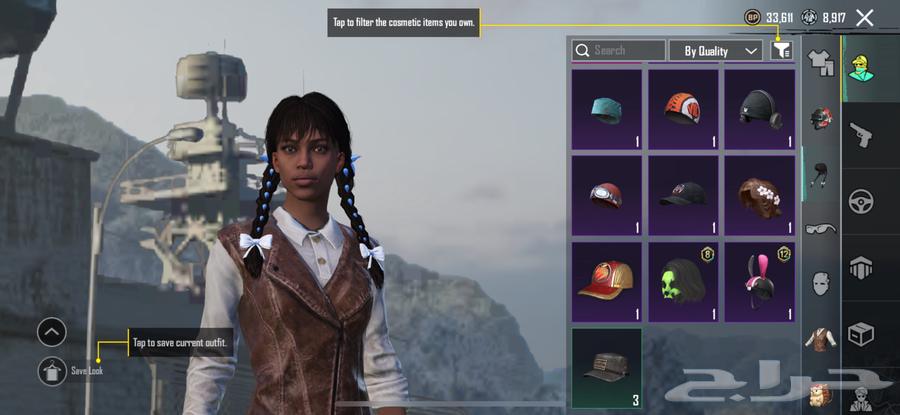Select the grey military cap item
Viewport: 900px width, 415px height.
(606, 367)
